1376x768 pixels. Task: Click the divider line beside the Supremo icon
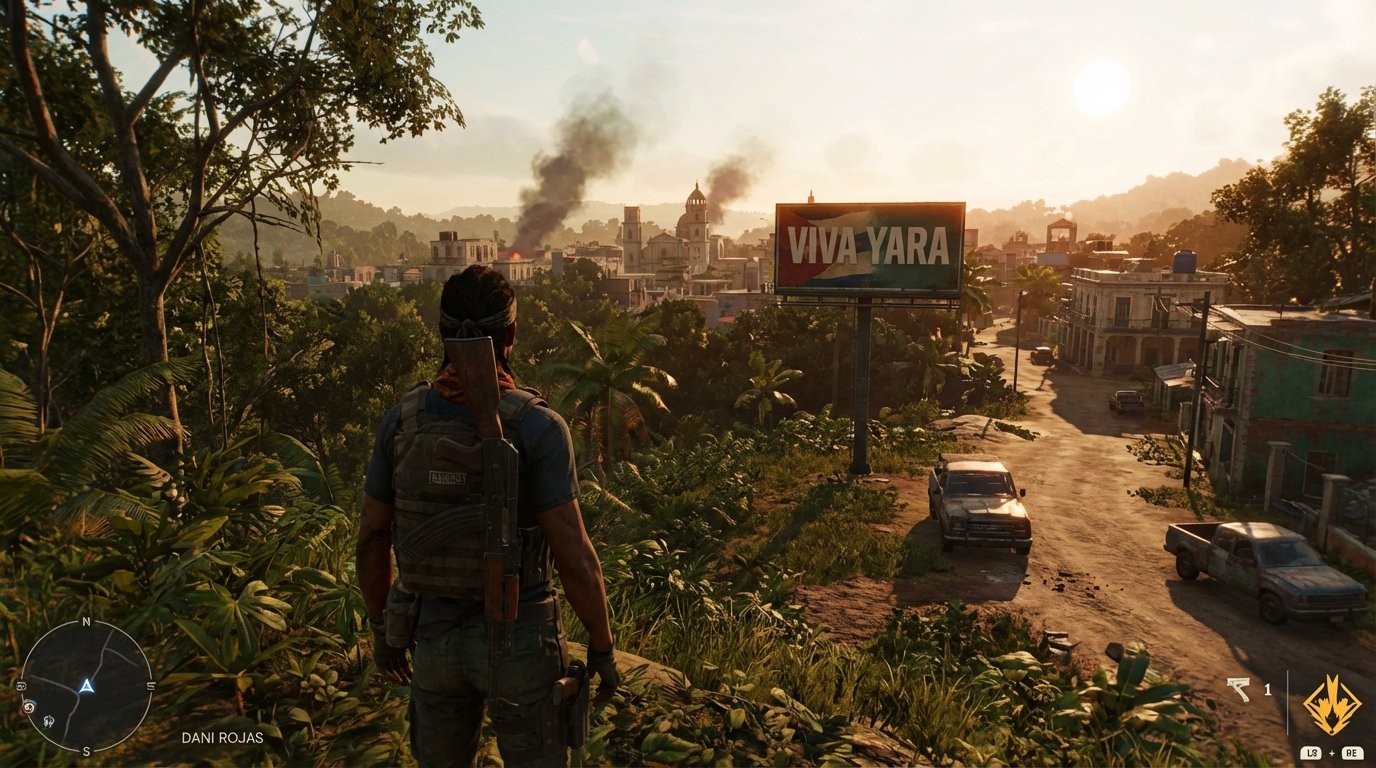[1288, 703]
